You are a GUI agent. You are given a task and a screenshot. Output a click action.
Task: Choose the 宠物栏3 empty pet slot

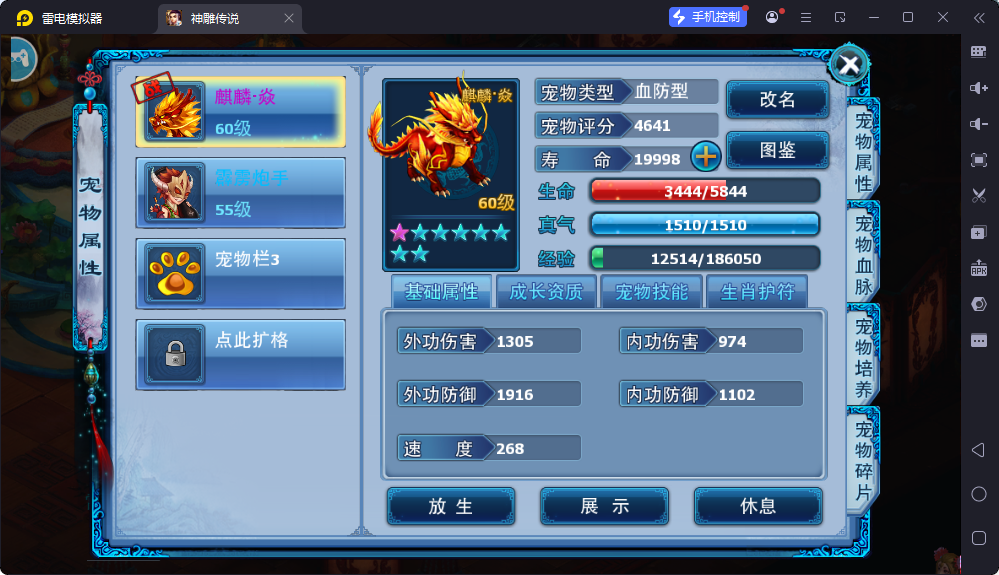tap(241, 273)
